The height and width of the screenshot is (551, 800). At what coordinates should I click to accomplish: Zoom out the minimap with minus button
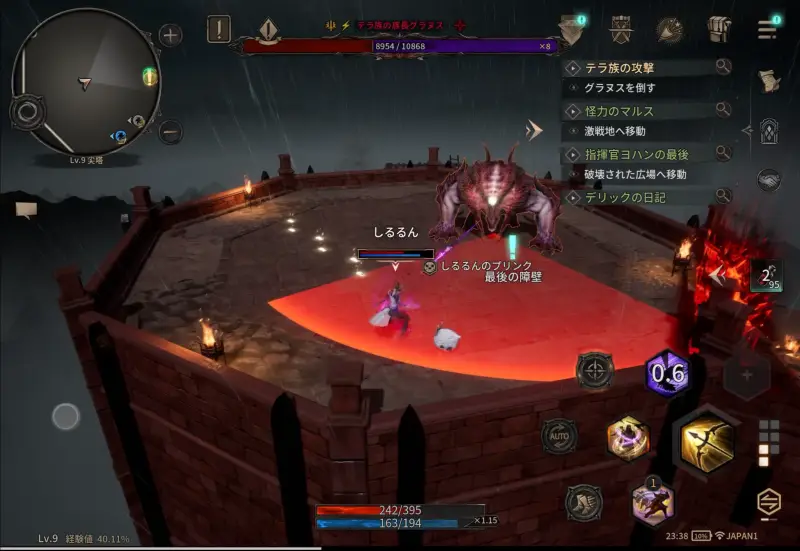click(x=171, y=131)
